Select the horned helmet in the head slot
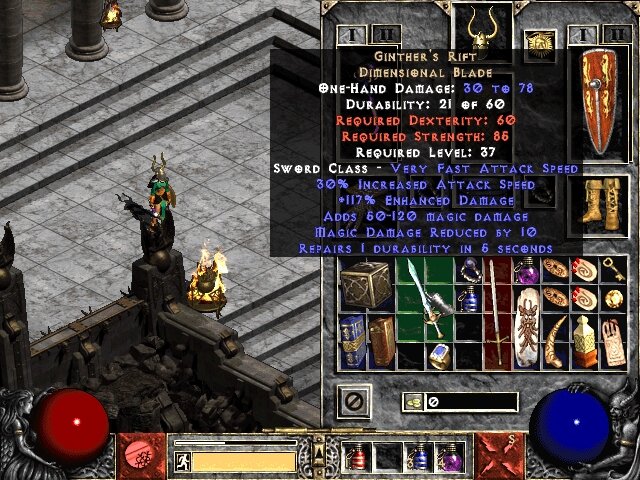The height and width of the screenshot is (480, 640). pos(483,25)
